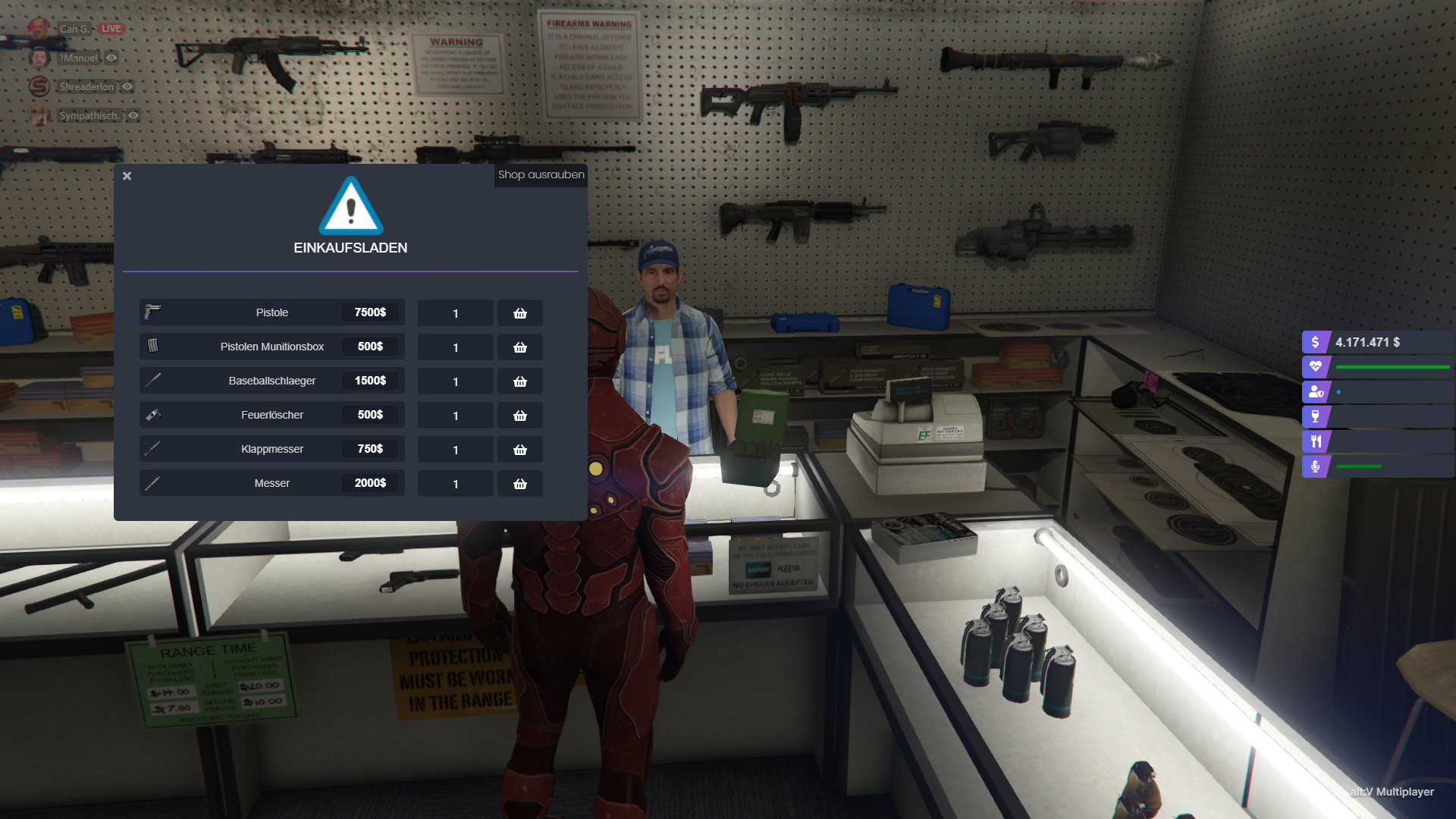1456x819 pixels.
Task: Add Pistole to the basket
Action: coord(520,313)
